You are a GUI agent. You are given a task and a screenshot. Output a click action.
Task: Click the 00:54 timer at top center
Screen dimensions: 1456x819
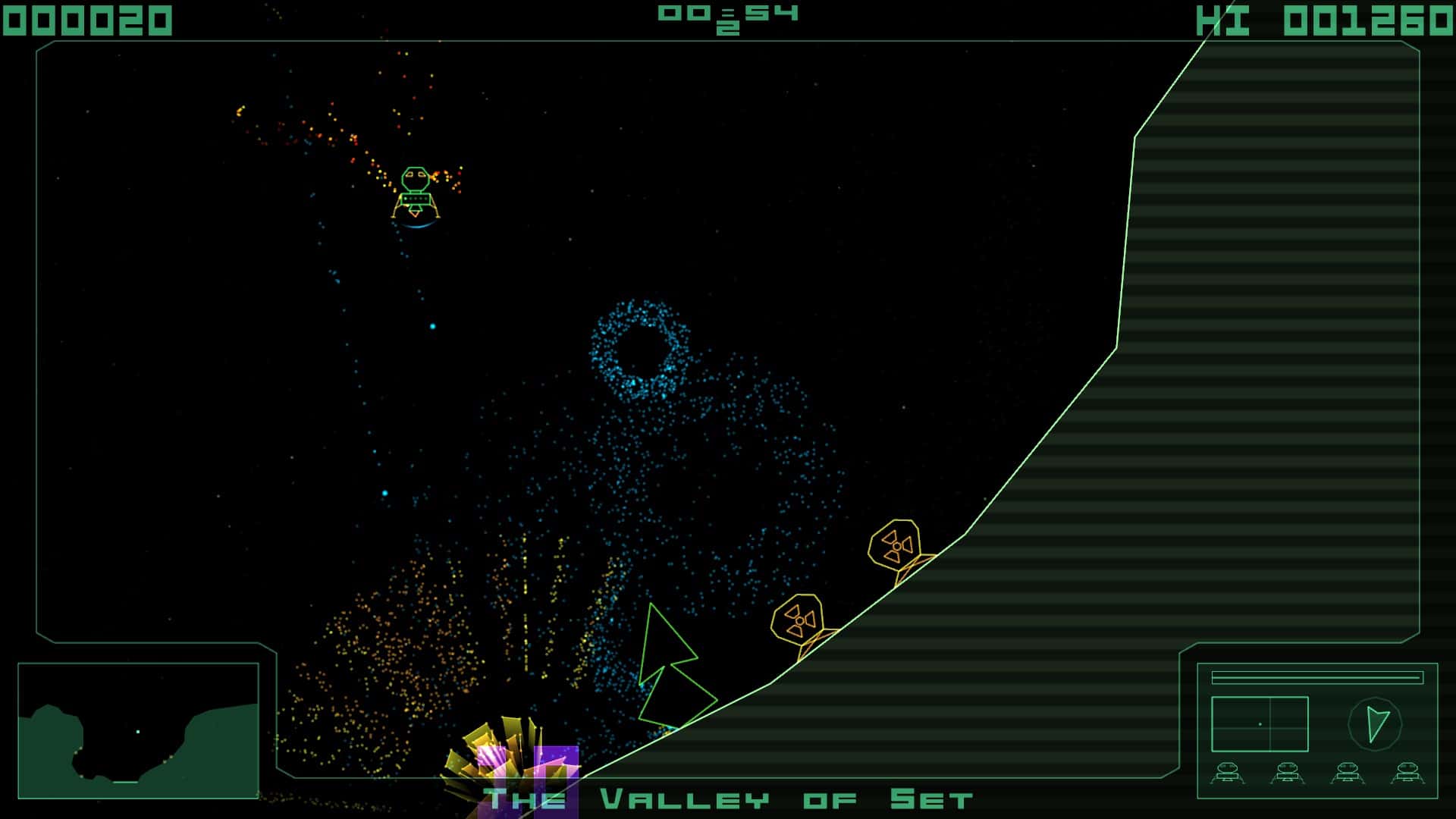tap(726, 15)
